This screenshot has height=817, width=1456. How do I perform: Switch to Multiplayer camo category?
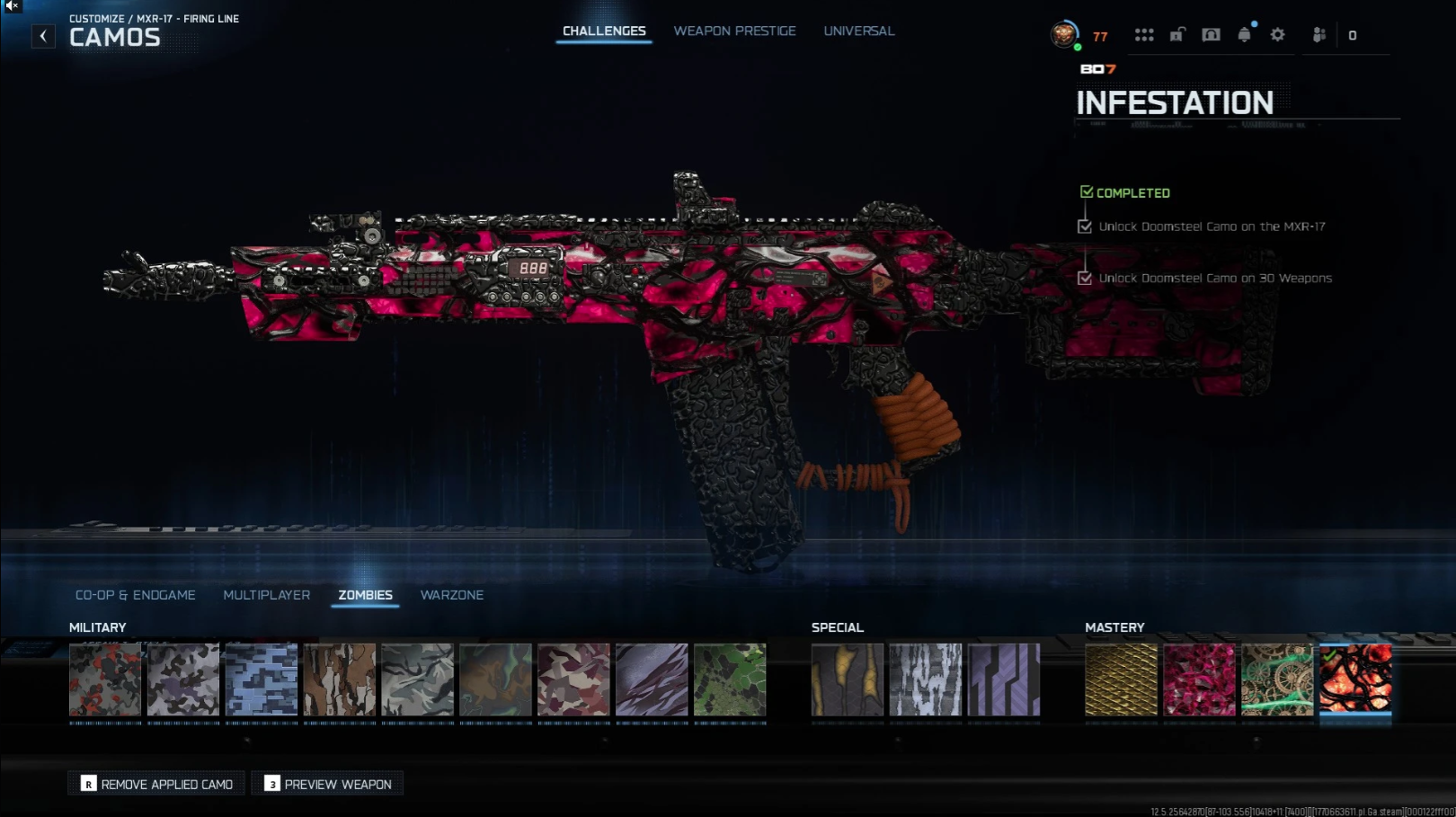pyautogui.click(x=266, y=595)
